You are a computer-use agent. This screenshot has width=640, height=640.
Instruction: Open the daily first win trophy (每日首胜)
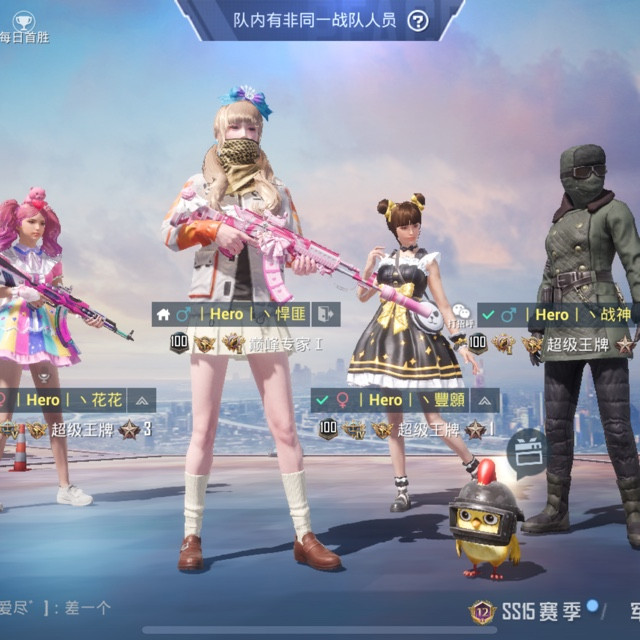tap(23, 24)
